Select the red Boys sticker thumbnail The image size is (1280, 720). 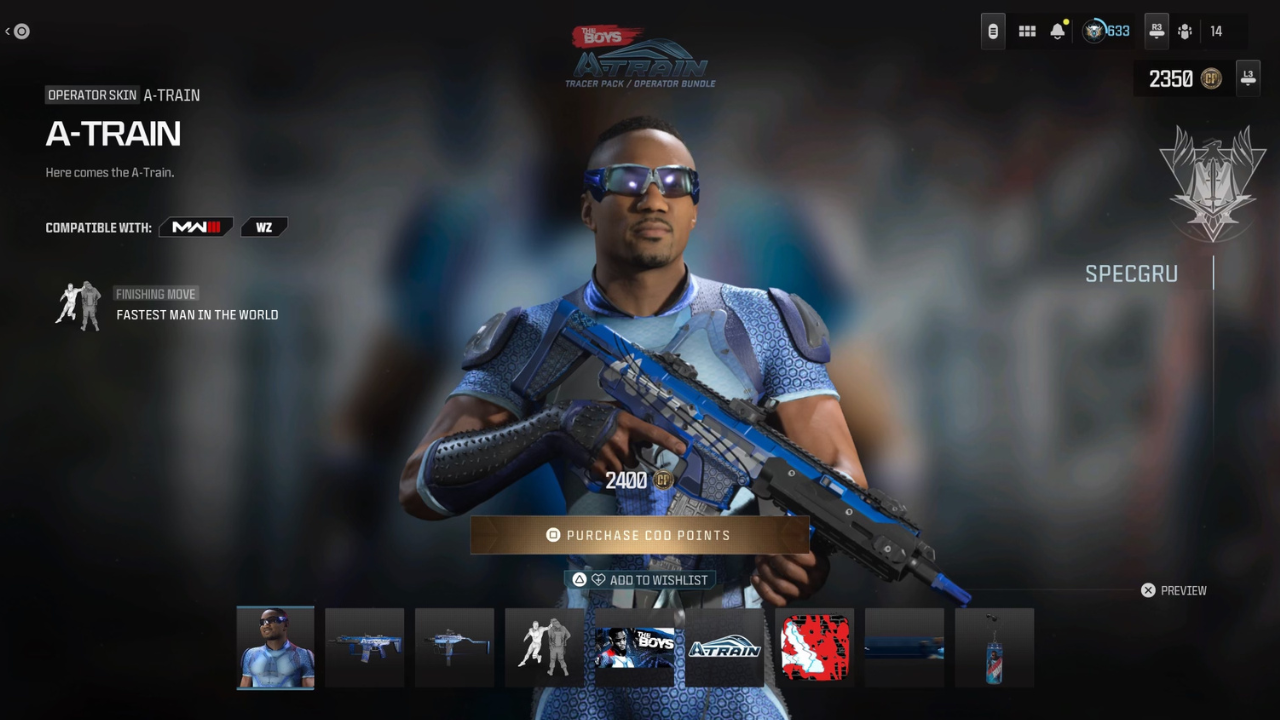point(814,647)
